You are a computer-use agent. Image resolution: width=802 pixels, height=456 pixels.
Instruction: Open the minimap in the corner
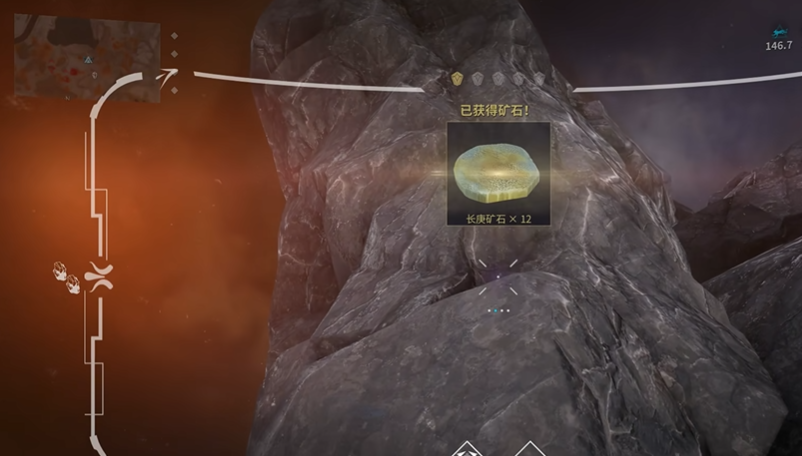point(87,60)
